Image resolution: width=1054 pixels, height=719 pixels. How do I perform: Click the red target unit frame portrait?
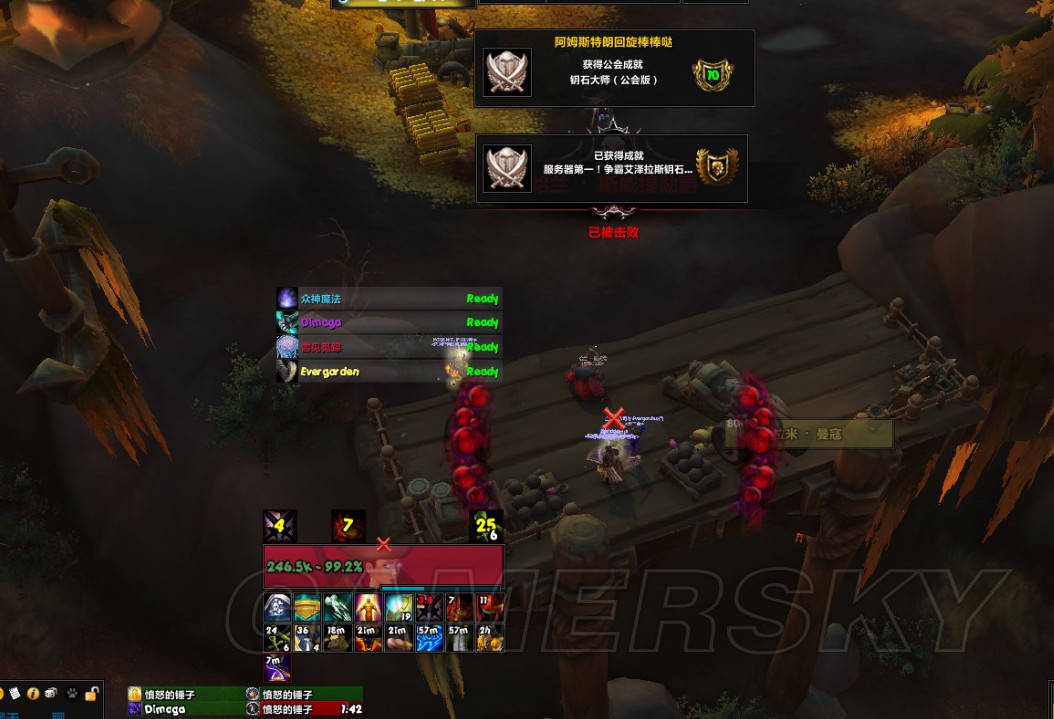pos(383,567)
